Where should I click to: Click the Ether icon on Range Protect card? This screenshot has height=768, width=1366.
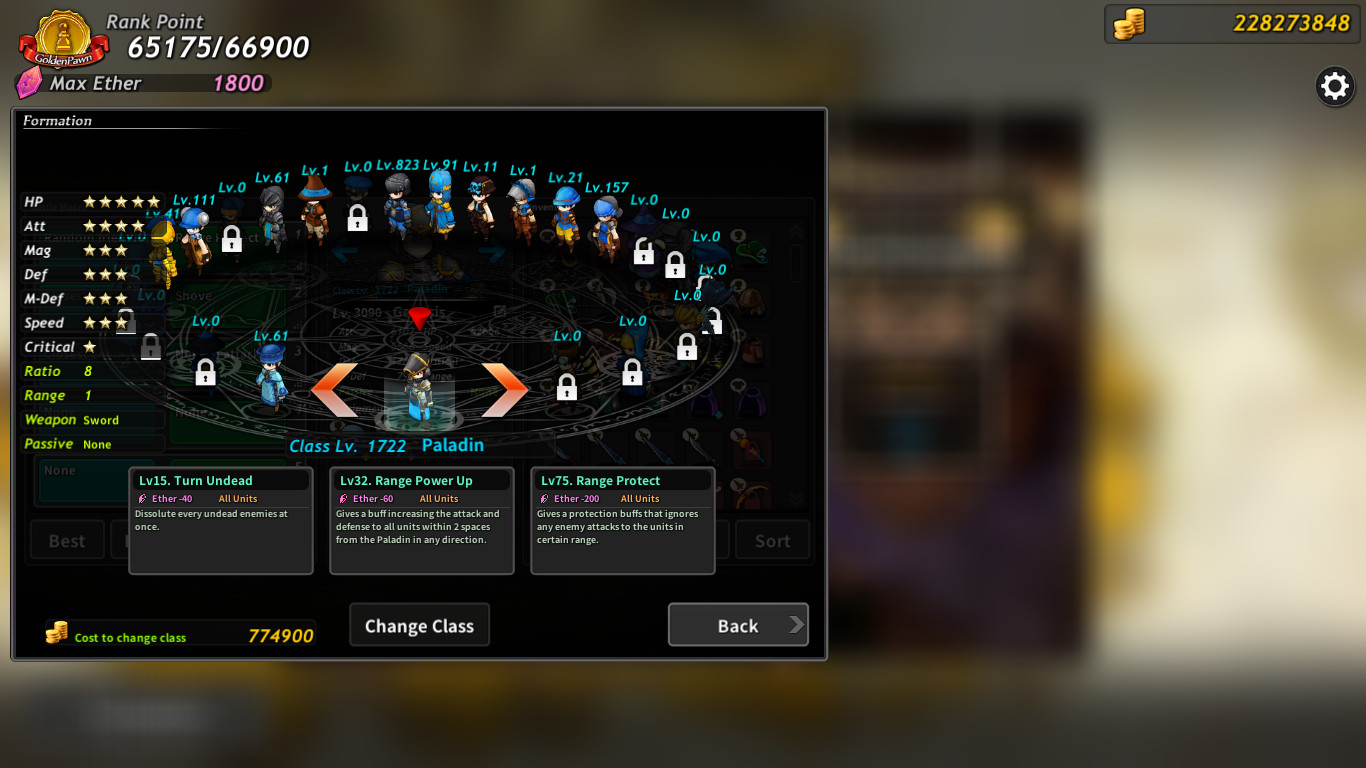pyautogui.click(x=544, y=498)
